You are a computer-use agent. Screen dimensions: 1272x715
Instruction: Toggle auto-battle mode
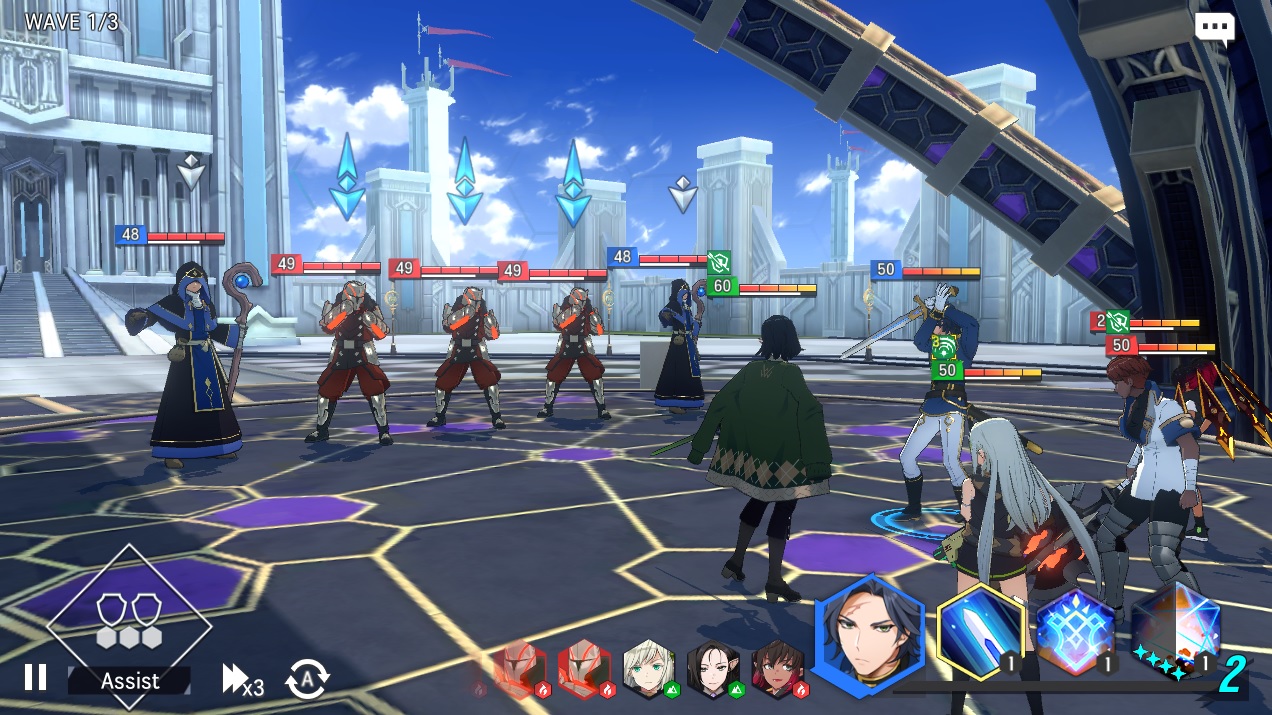[307, 680]
